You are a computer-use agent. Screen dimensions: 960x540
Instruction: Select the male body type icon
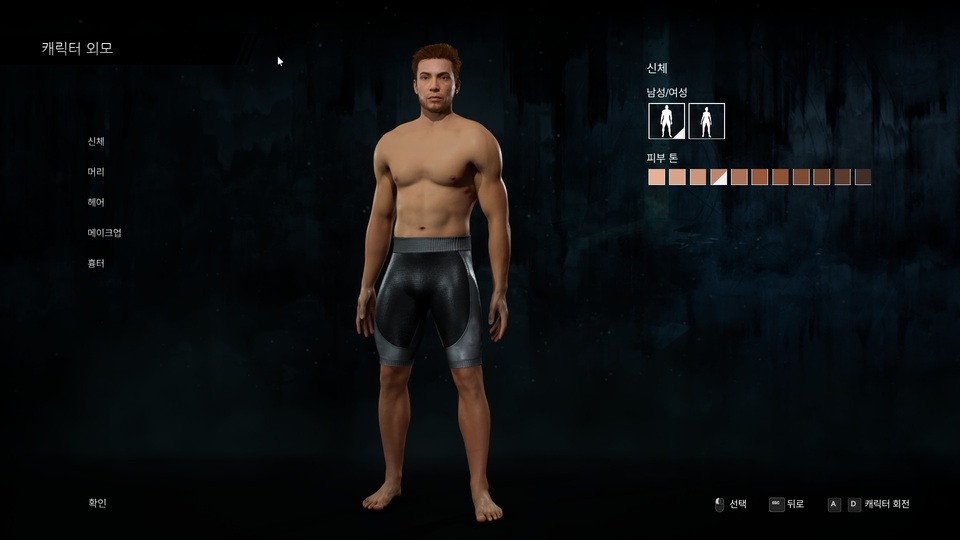point(666,121)
